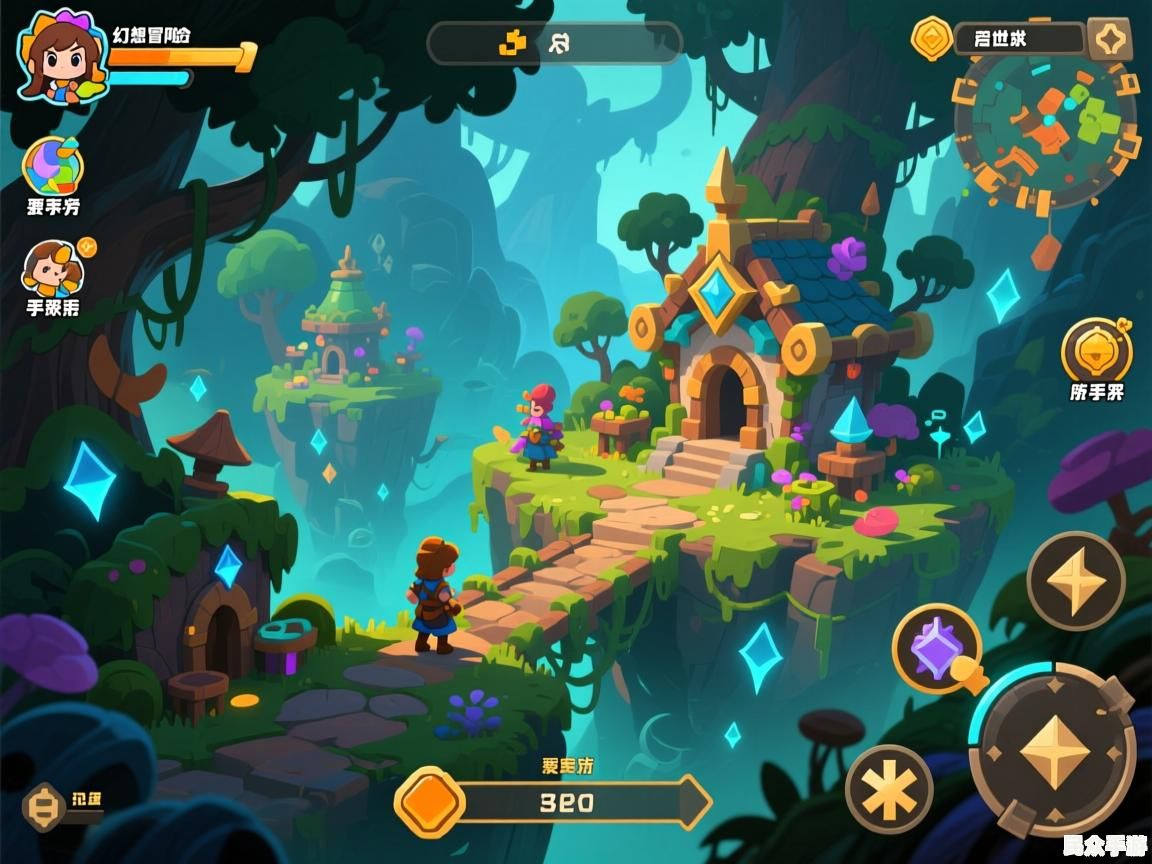Screen dimensions: 1152x864
Task: Open the golden bell icon menu
Action: (1097, 351)
